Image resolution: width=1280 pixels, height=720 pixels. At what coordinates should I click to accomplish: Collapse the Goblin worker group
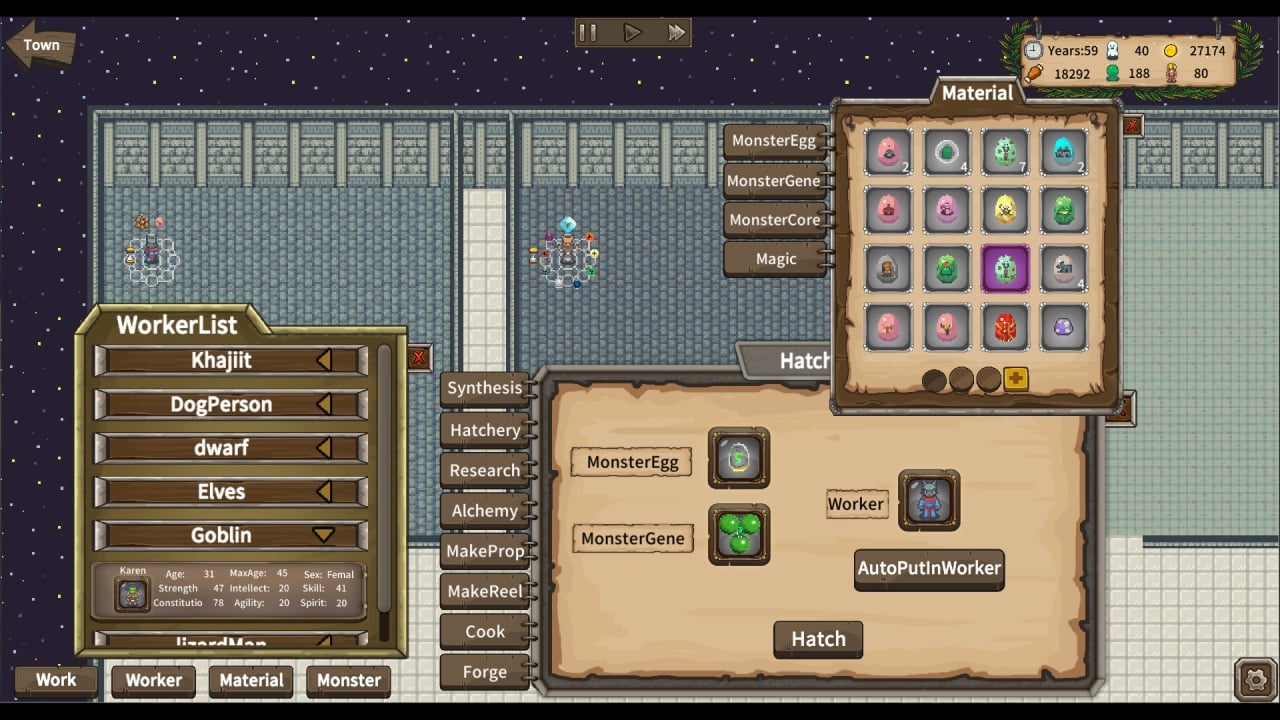pyautogui.click(x=323, y=535)
